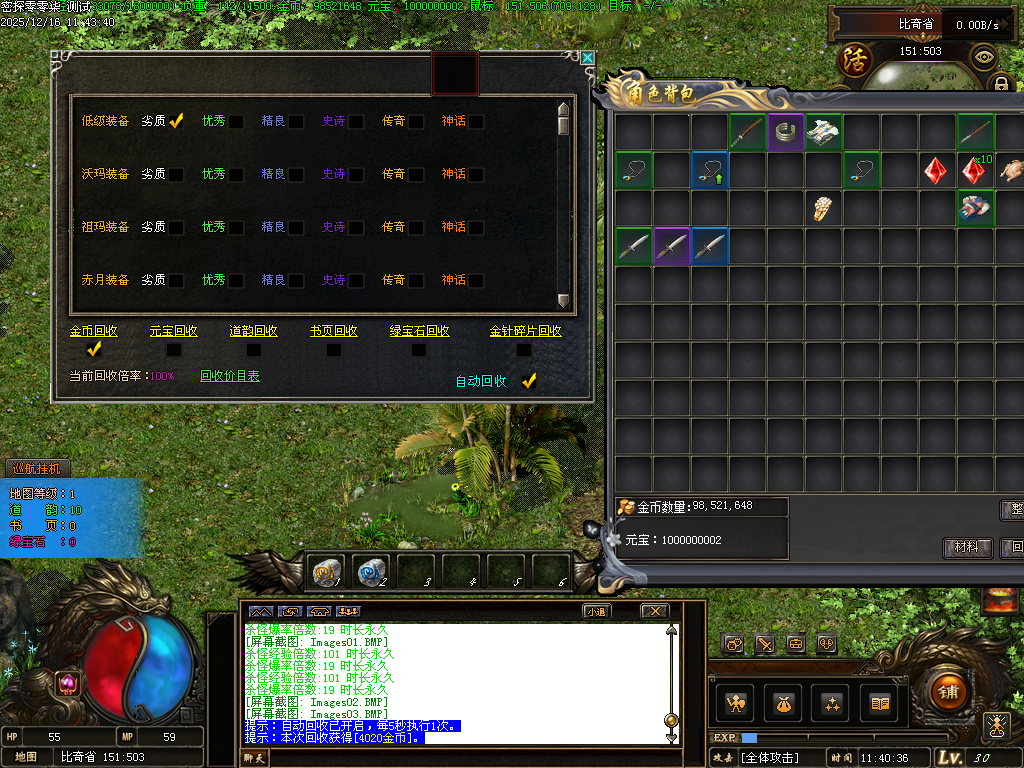Select the pearl ring in the bag

click(823, 209)
